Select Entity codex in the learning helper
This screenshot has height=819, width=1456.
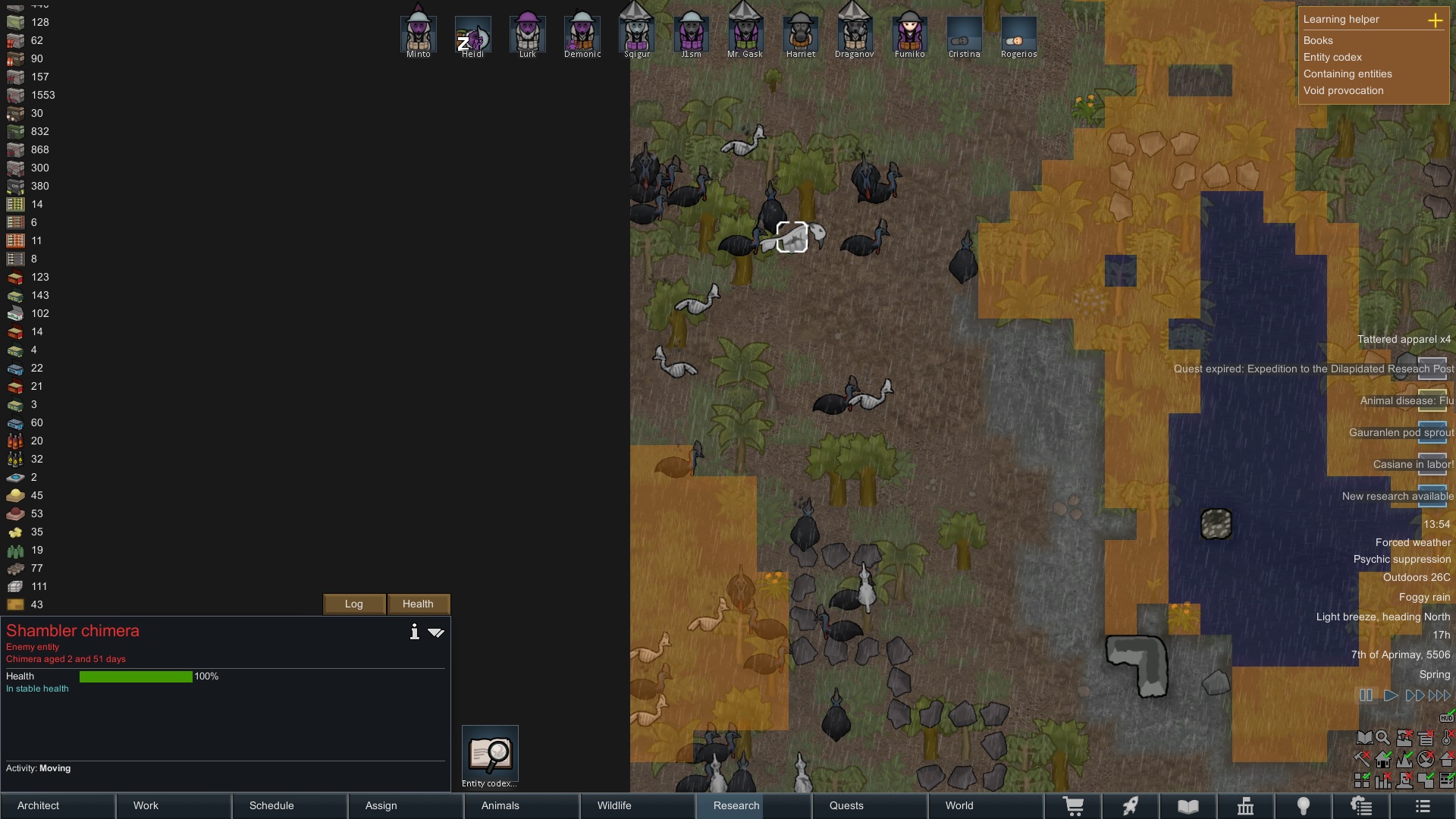[1333, 57]
